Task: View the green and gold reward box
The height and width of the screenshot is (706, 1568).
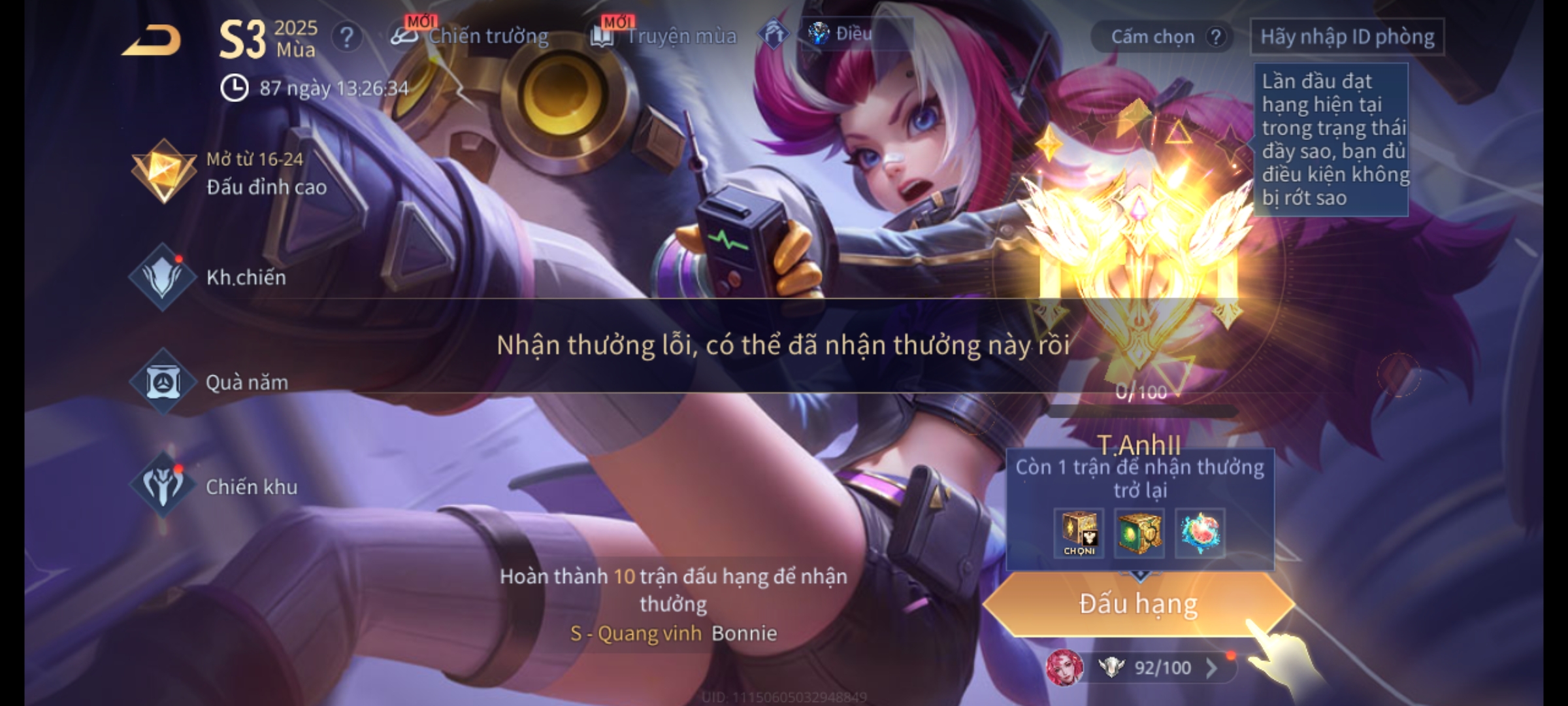Action: (x=1139, y=533)
